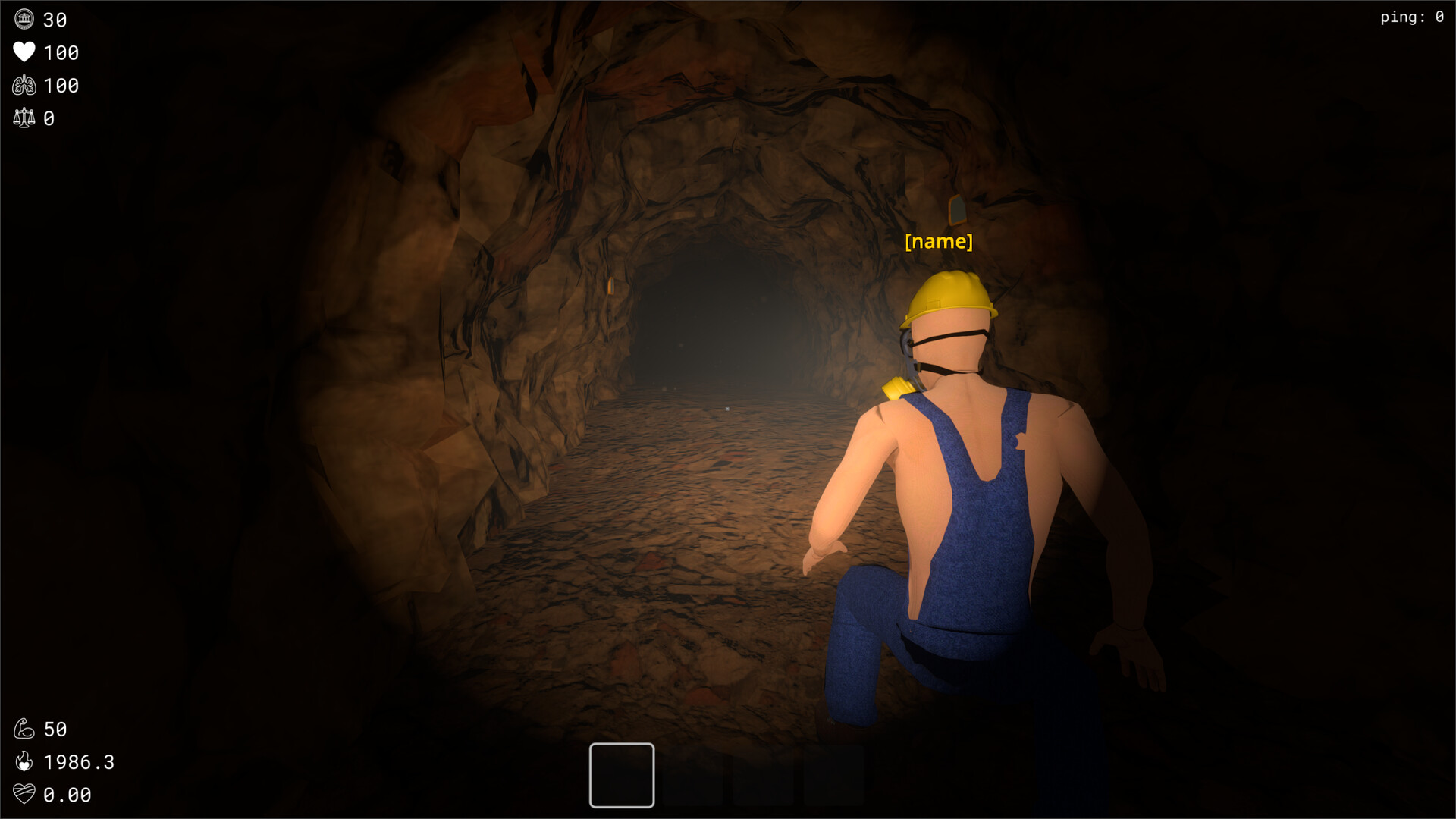Select the heart health icon

tap(25, 52)
